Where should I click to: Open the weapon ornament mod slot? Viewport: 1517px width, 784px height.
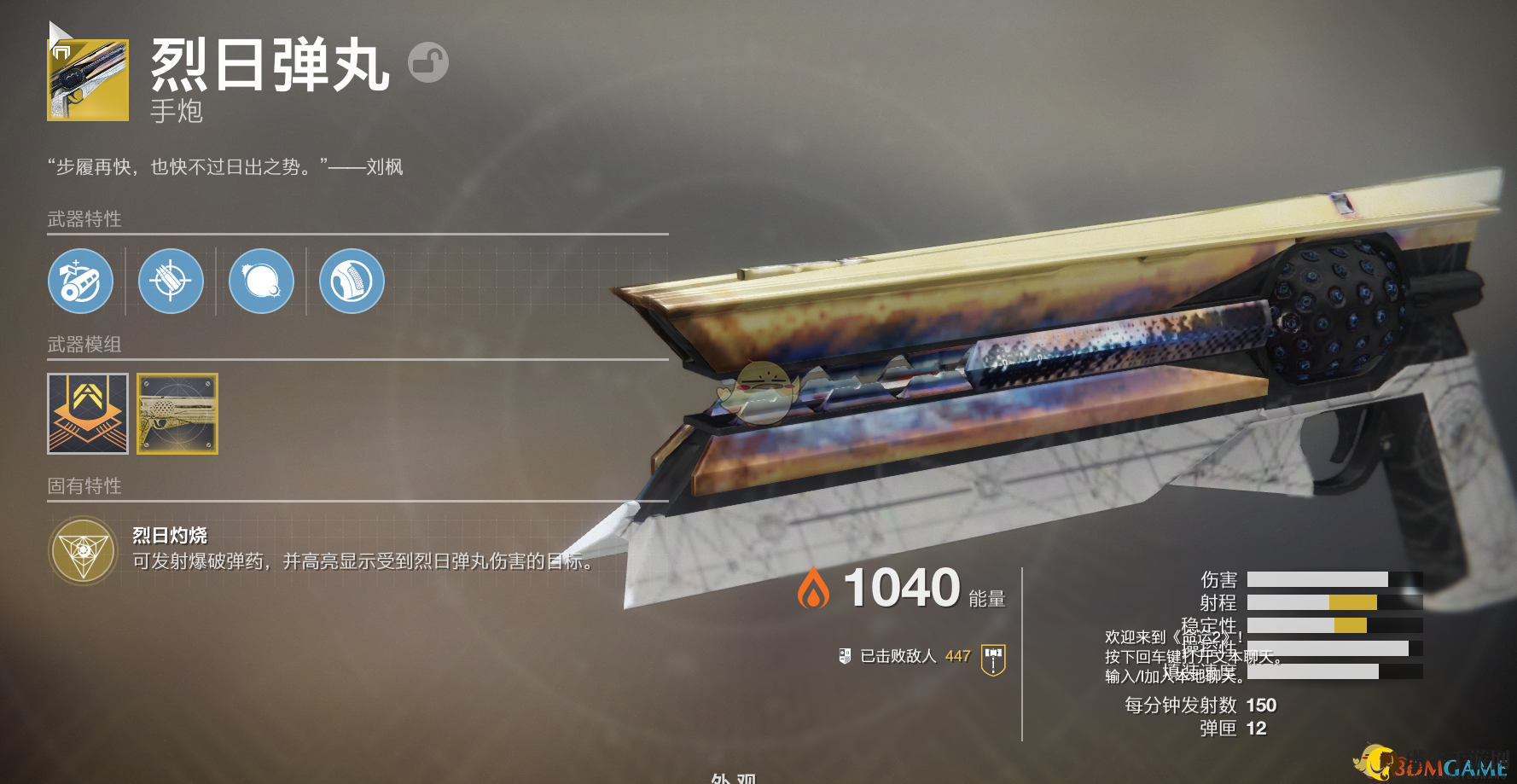(177, 414)
